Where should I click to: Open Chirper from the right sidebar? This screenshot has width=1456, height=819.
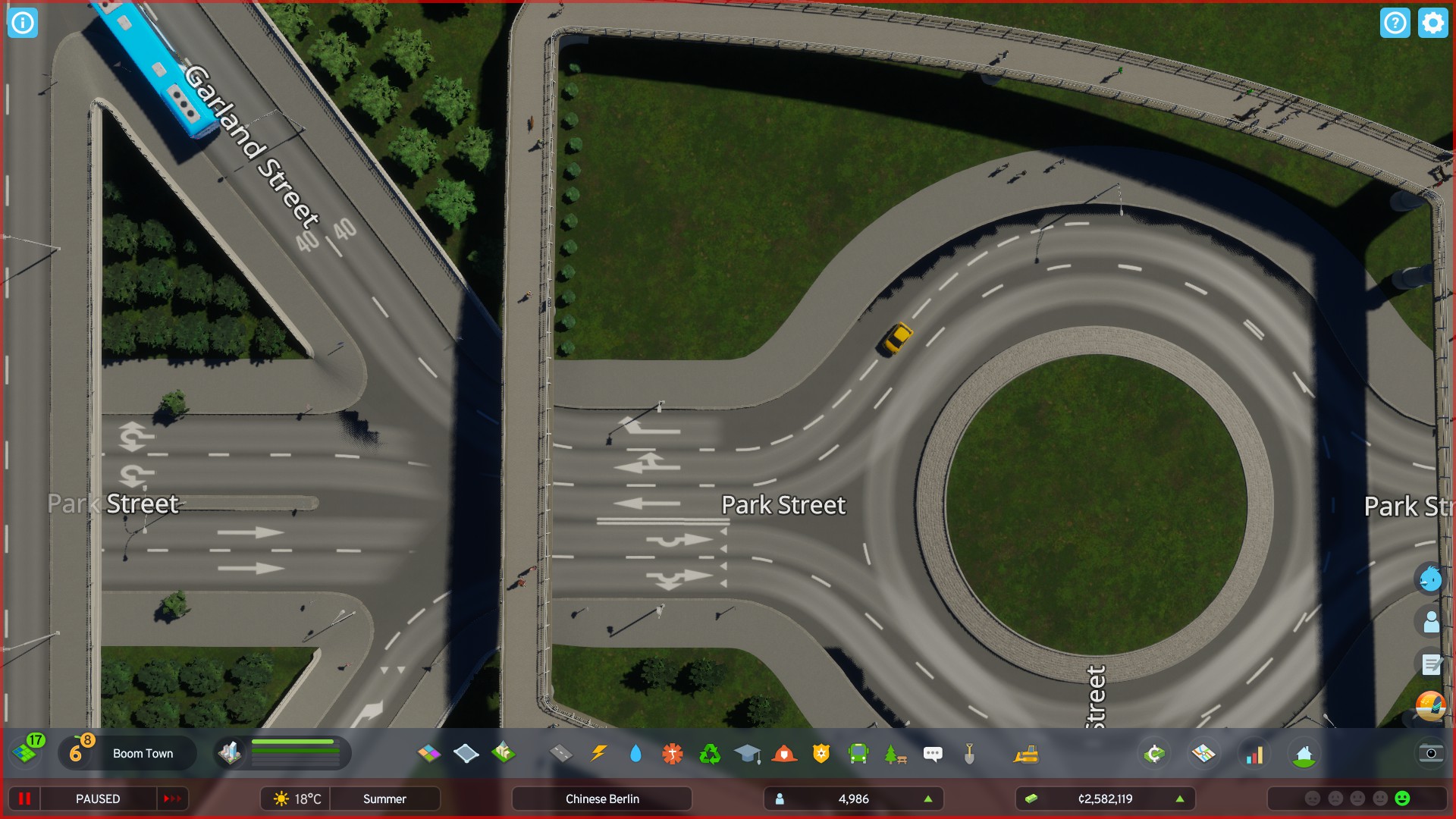pyautogui.click(x=1430, y=579)
